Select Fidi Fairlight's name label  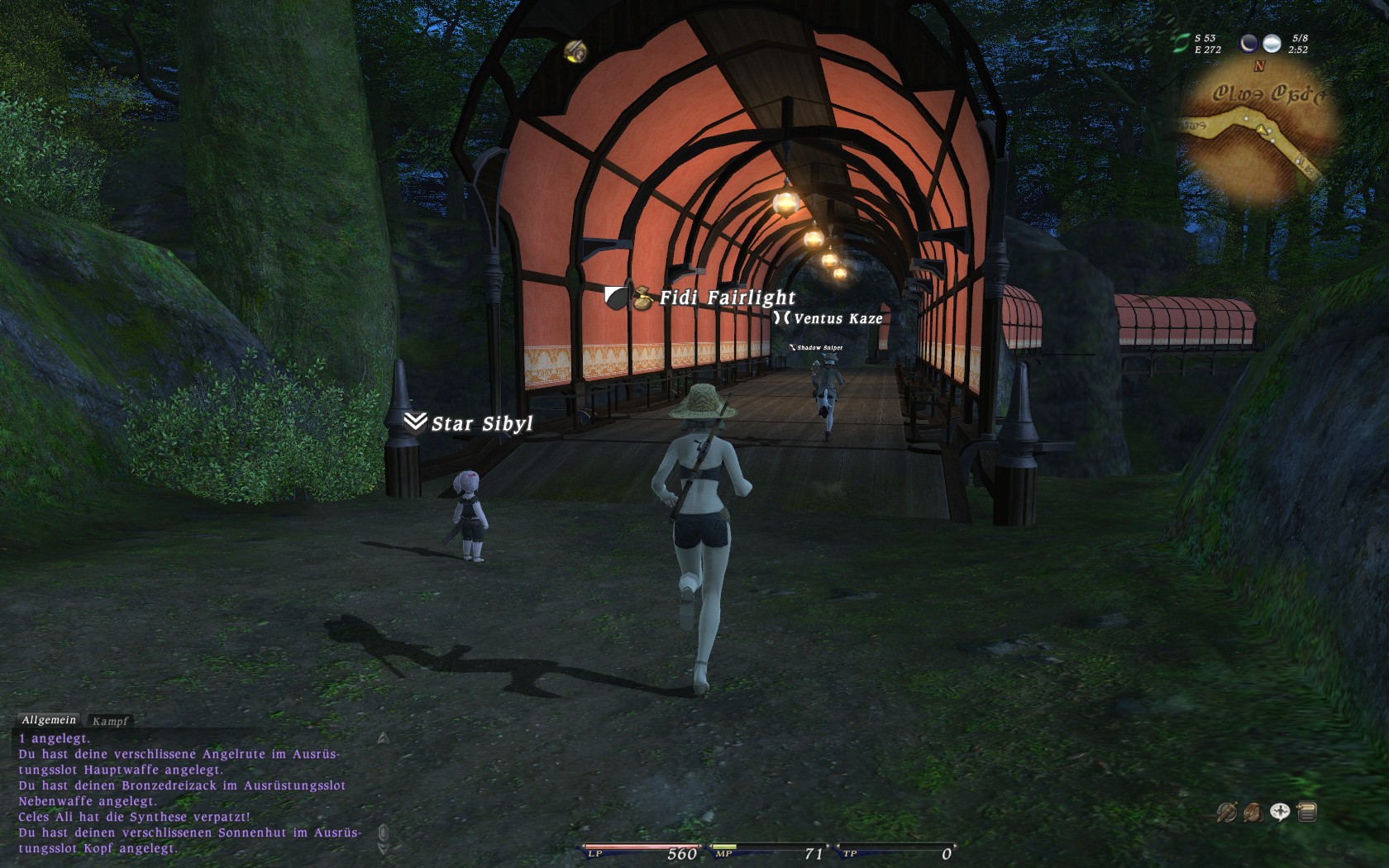point(727,298)
